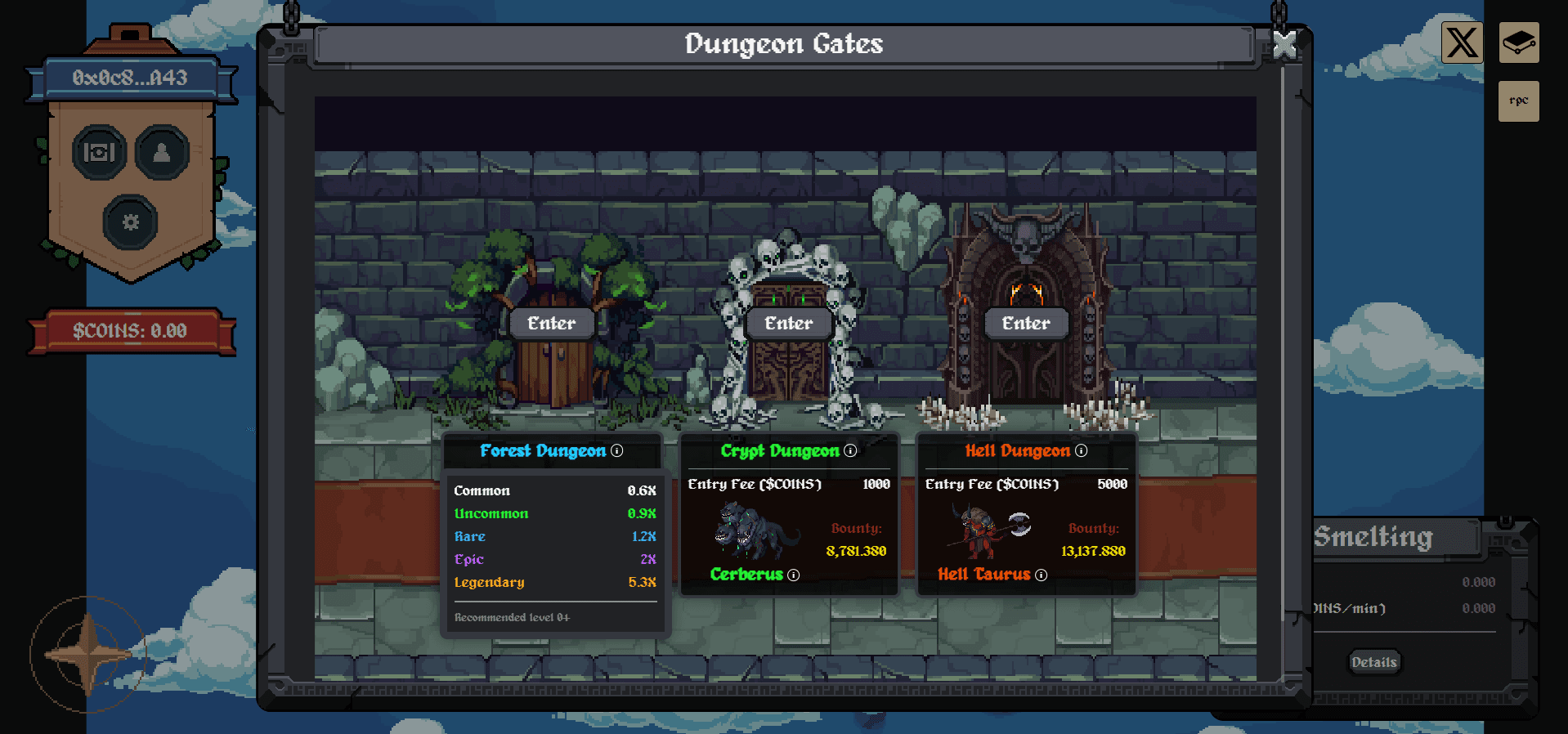This screenshot has height=734, width=1568.
Task: Open the settings gear icon
Action: tap(132, 222)
